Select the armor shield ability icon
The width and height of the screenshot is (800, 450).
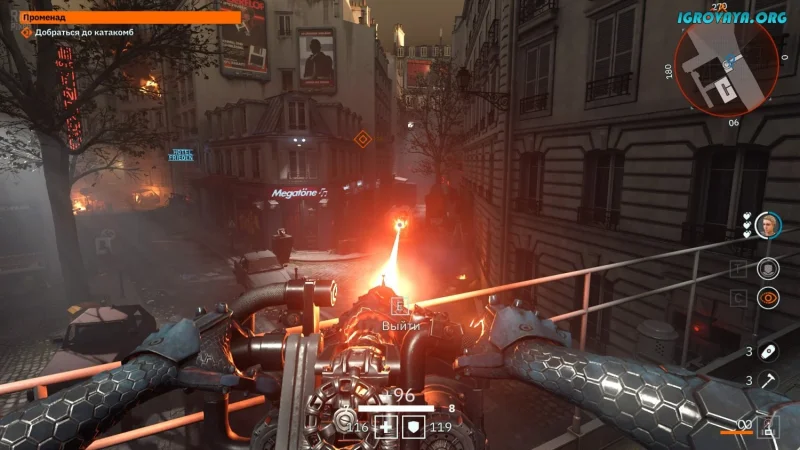click(x=768, y=267)
